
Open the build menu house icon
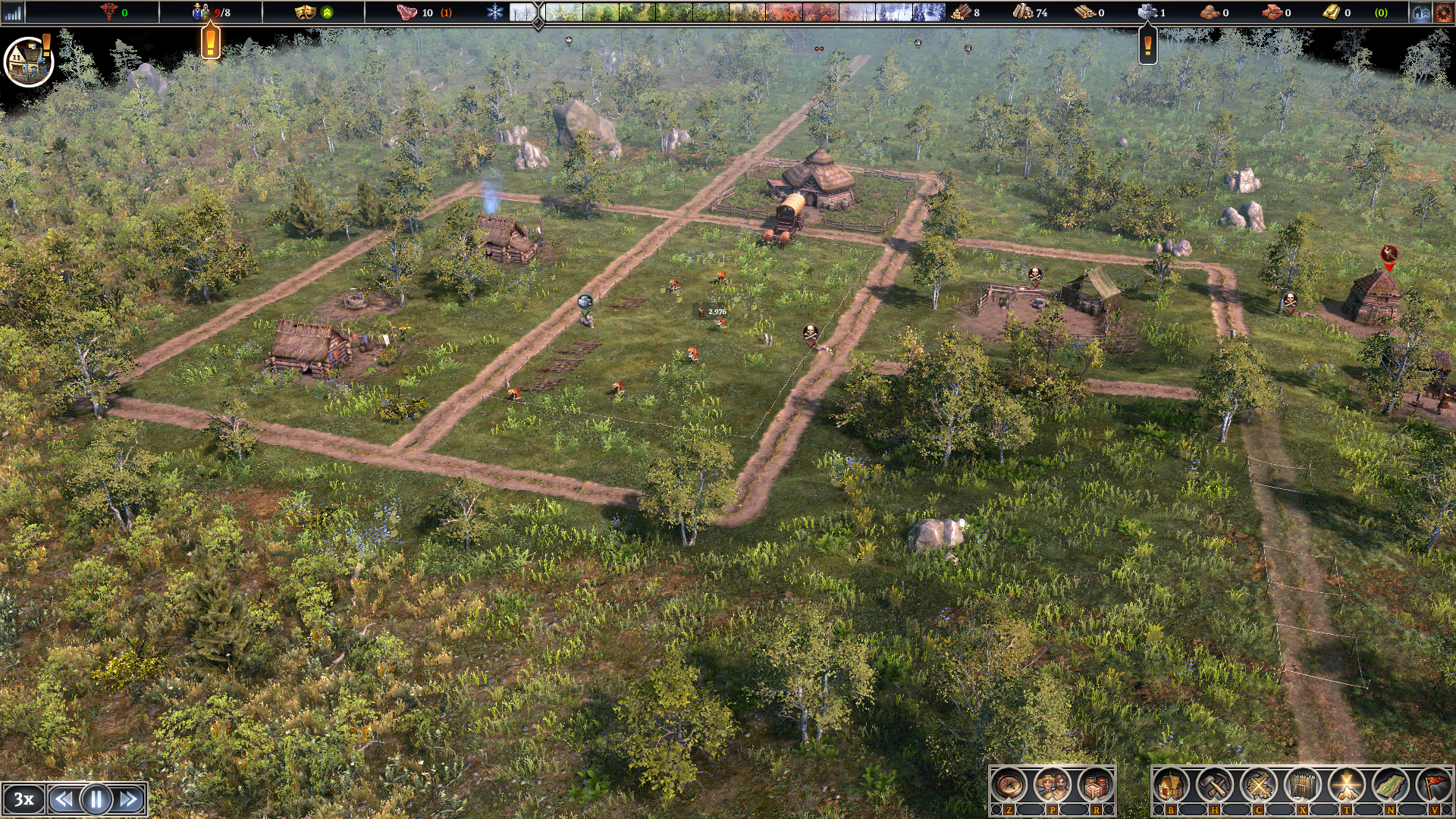pyautogui.click(x=1172, y=786)
